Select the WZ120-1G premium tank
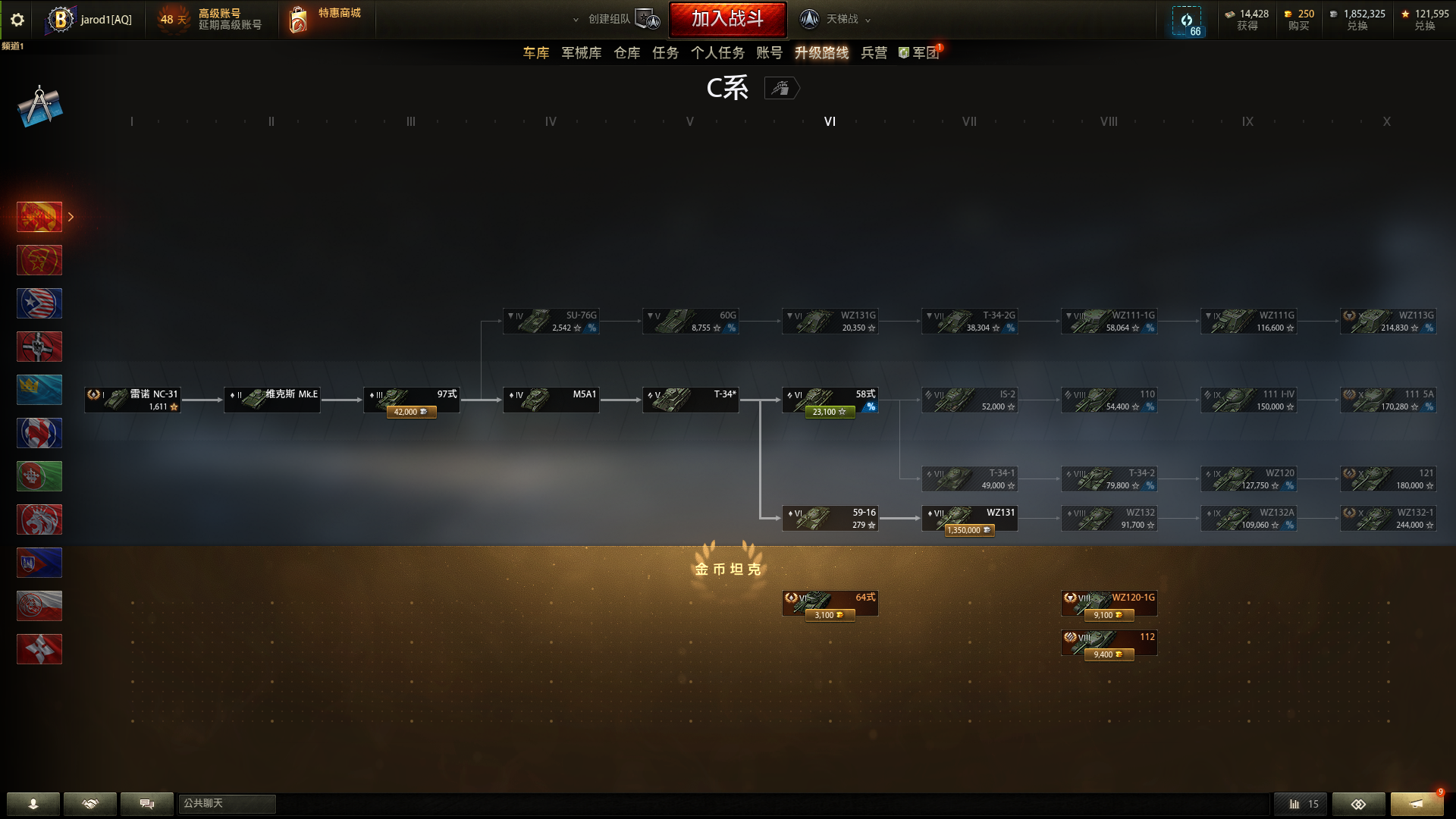The width and height of the screenshot is (1456, 819). (x=1109, y=603)
